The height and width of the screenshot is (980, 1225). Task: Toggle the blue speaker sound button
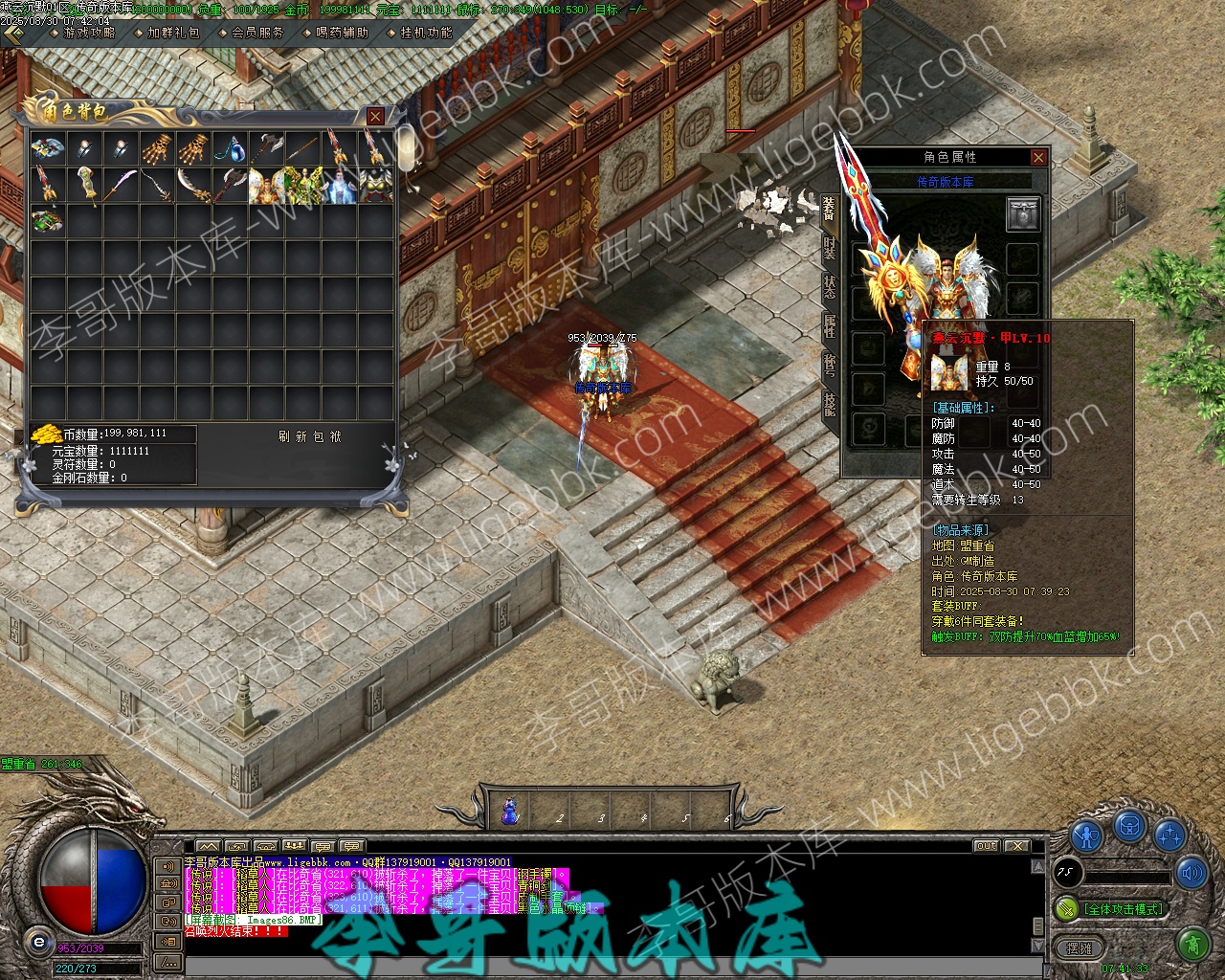(x=1192, y=873)
